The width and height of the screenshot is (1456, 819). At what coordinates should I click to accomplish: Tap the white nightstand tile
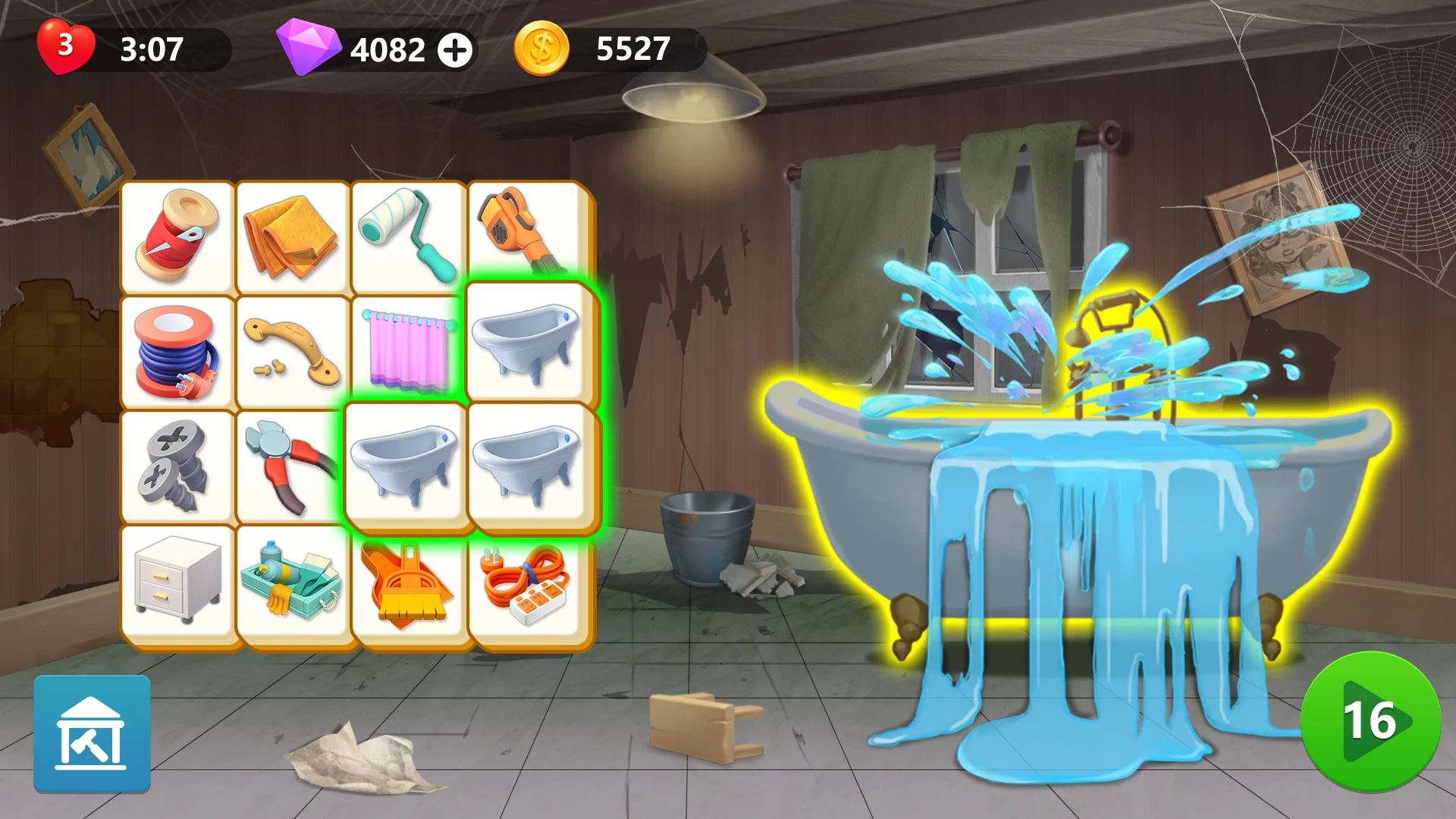pos(178,584)
